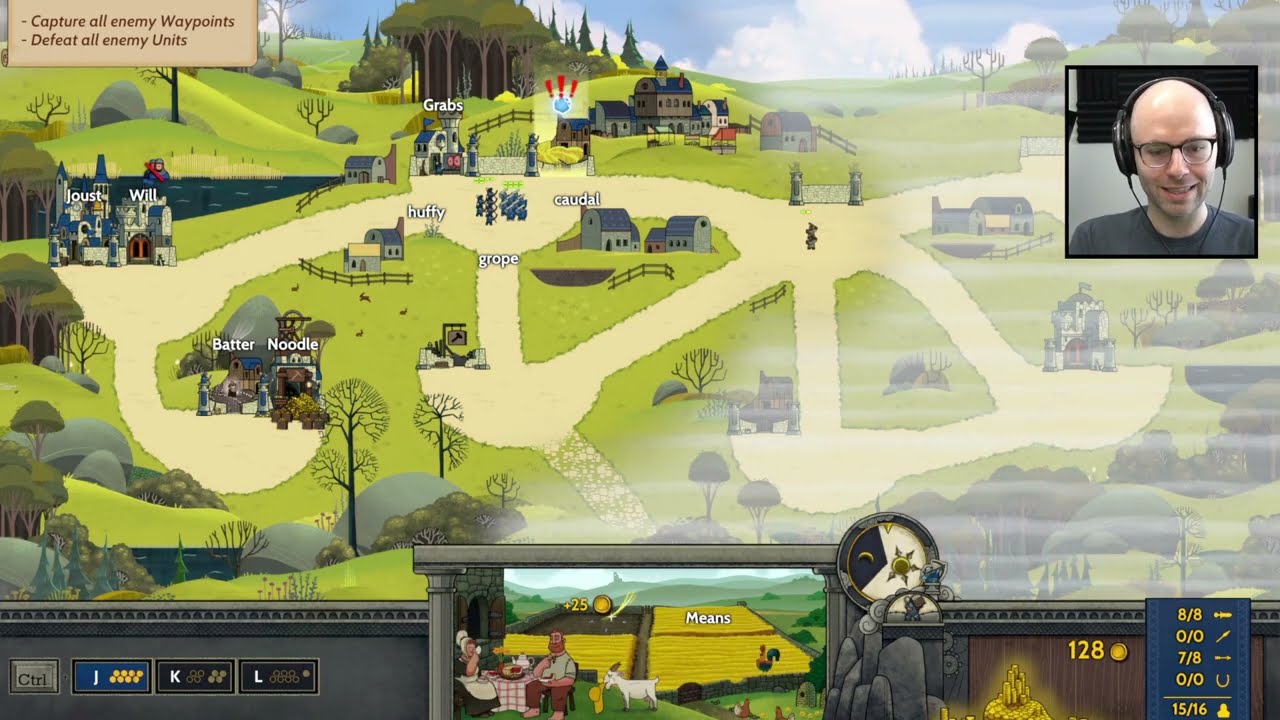The height and width of the screenshot is (720, 1280).
Task: Click the streamer webcam overlay
Action: (1161, 162)
